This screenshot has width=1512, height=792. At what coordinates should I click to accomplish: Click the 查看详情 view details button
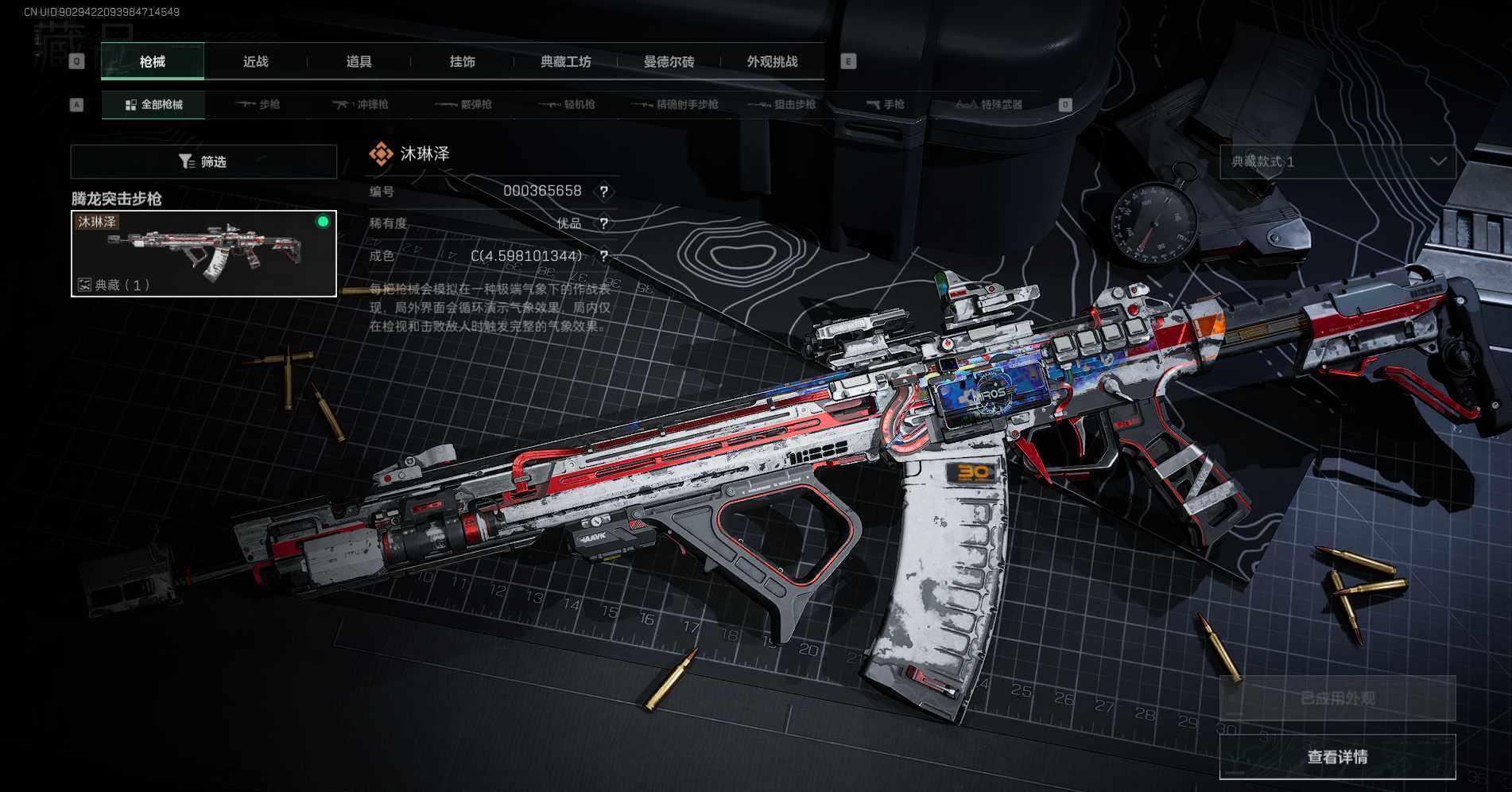1337,757
